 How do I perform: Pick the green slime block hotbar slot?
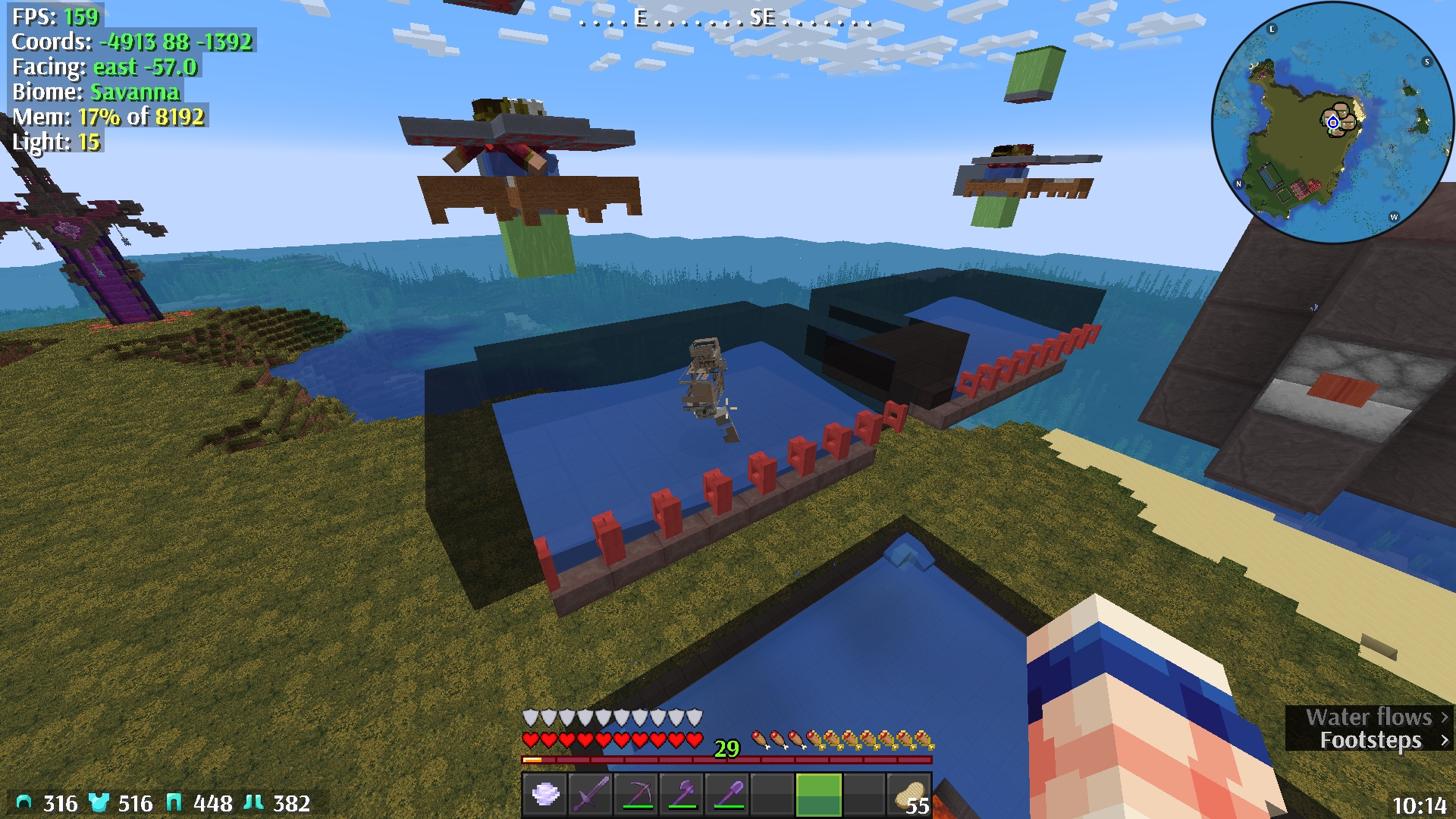click(x=819, y=794)
